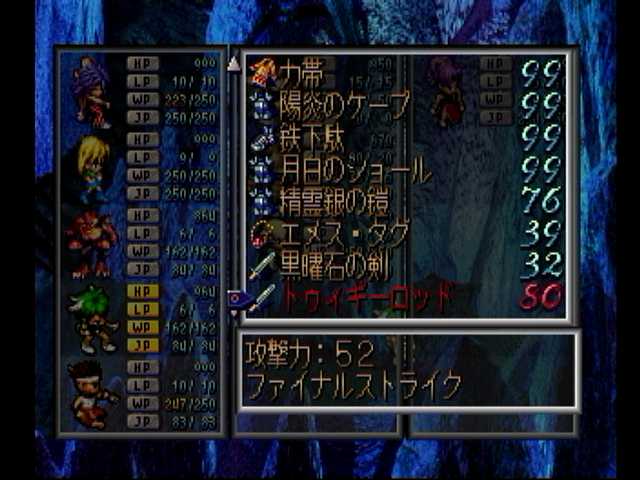640x480 pixels.
Task: Select the green-haired party member
Action: (x=92, y=318)
